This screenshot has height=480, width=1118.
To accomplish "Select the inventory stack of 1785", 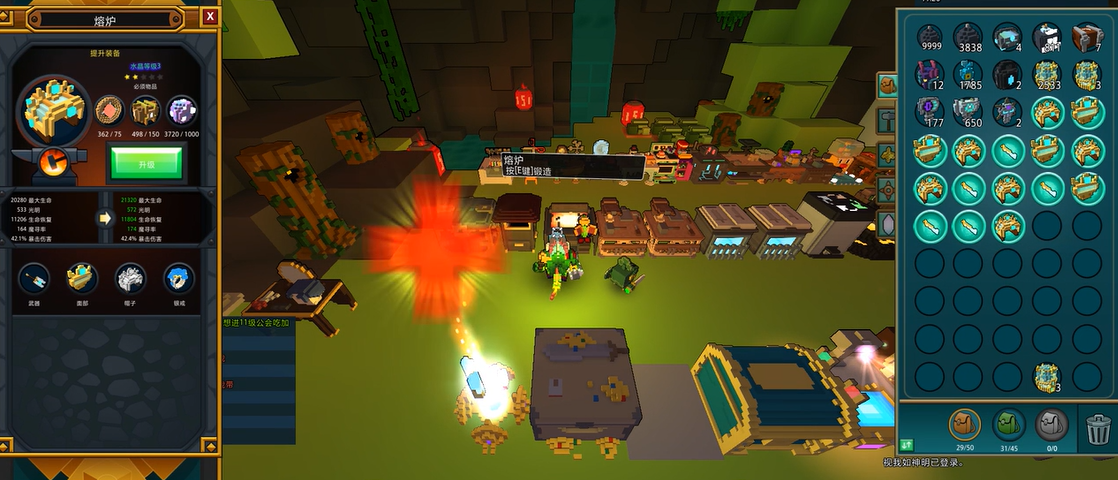I will [x=969, y=75].
